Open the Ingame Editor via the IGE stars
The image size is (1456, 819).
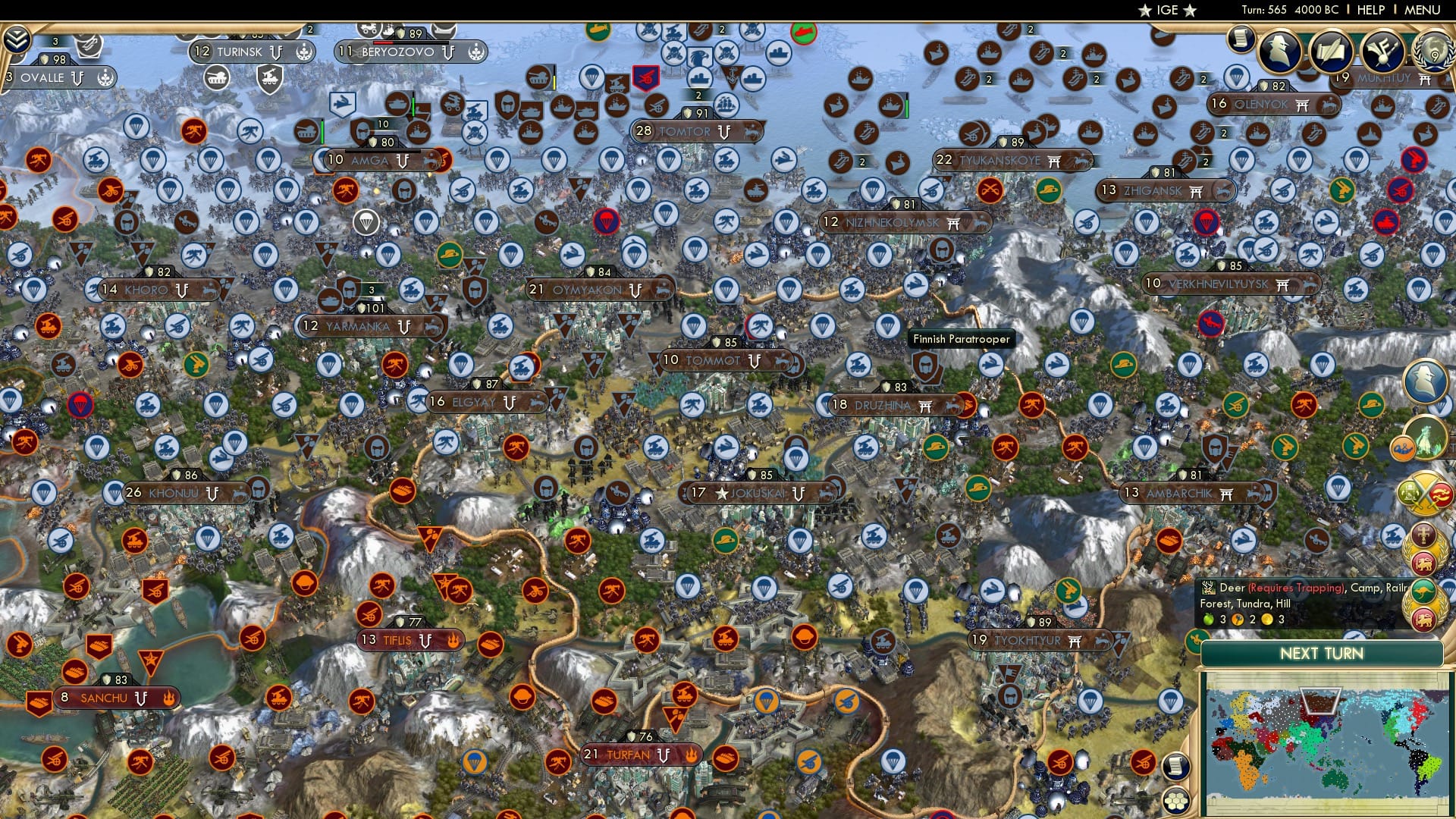tap(1169, 10)
